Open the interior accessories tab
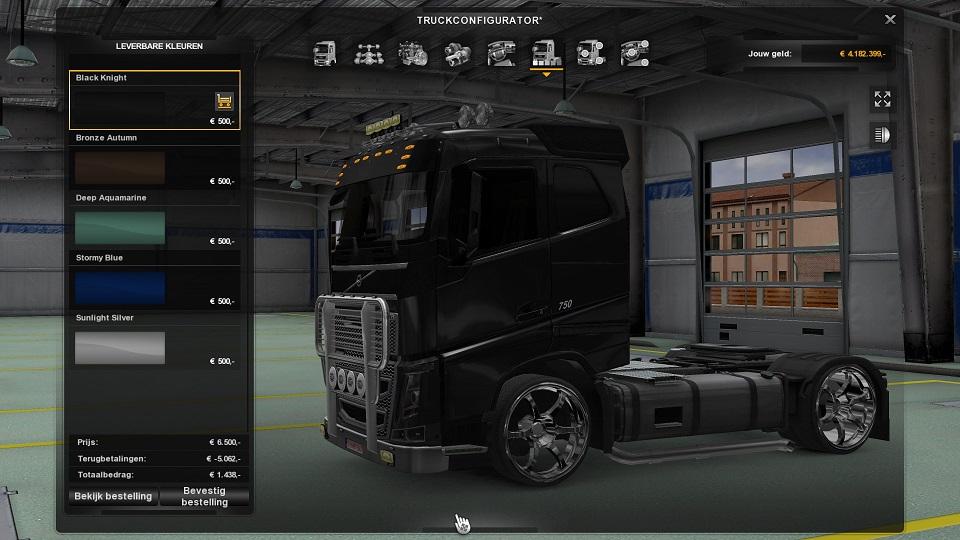Screen dimensions: 960x540 tap(634, 53)
